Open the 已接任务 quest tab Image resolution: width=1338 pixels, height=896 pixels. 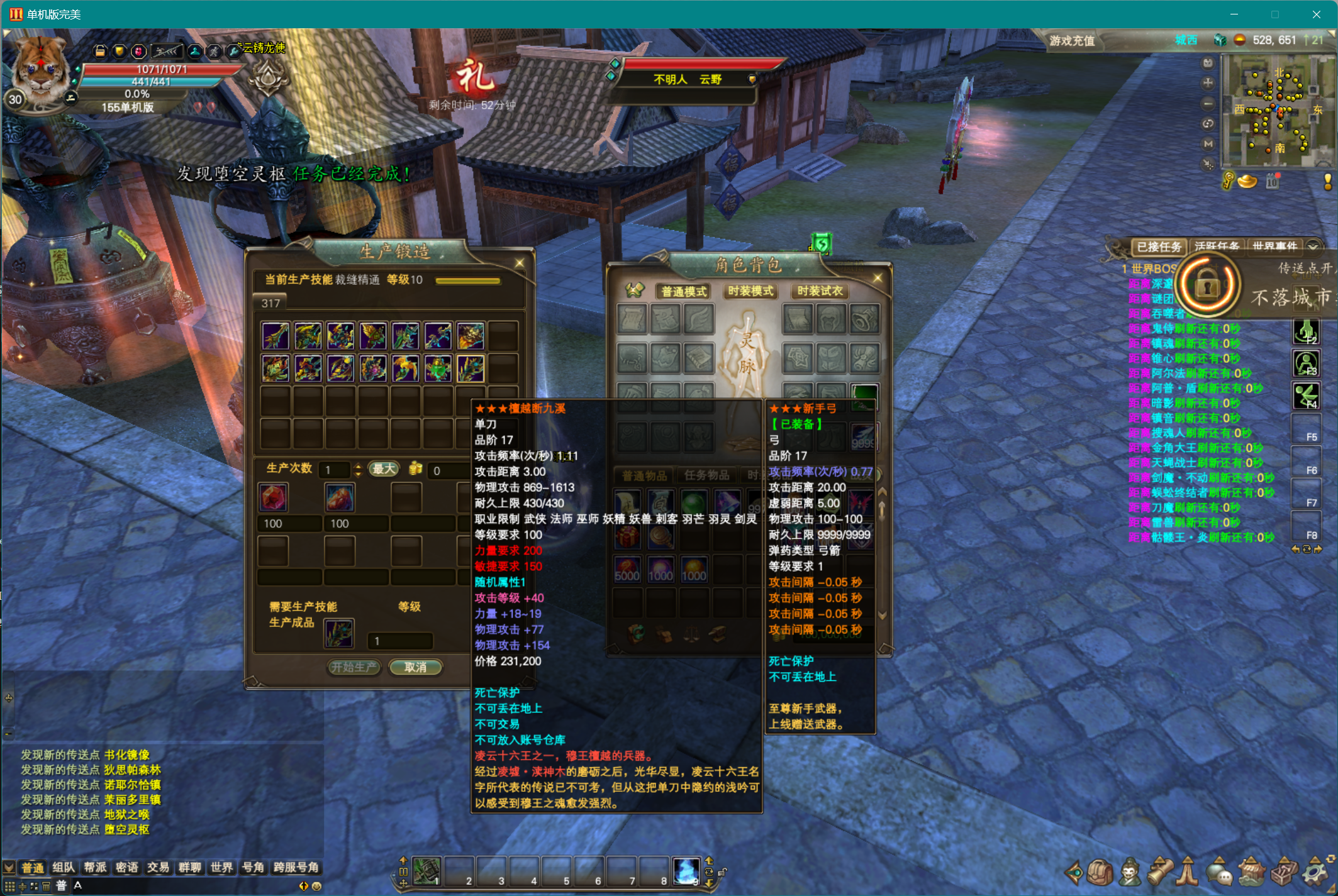1159,246
